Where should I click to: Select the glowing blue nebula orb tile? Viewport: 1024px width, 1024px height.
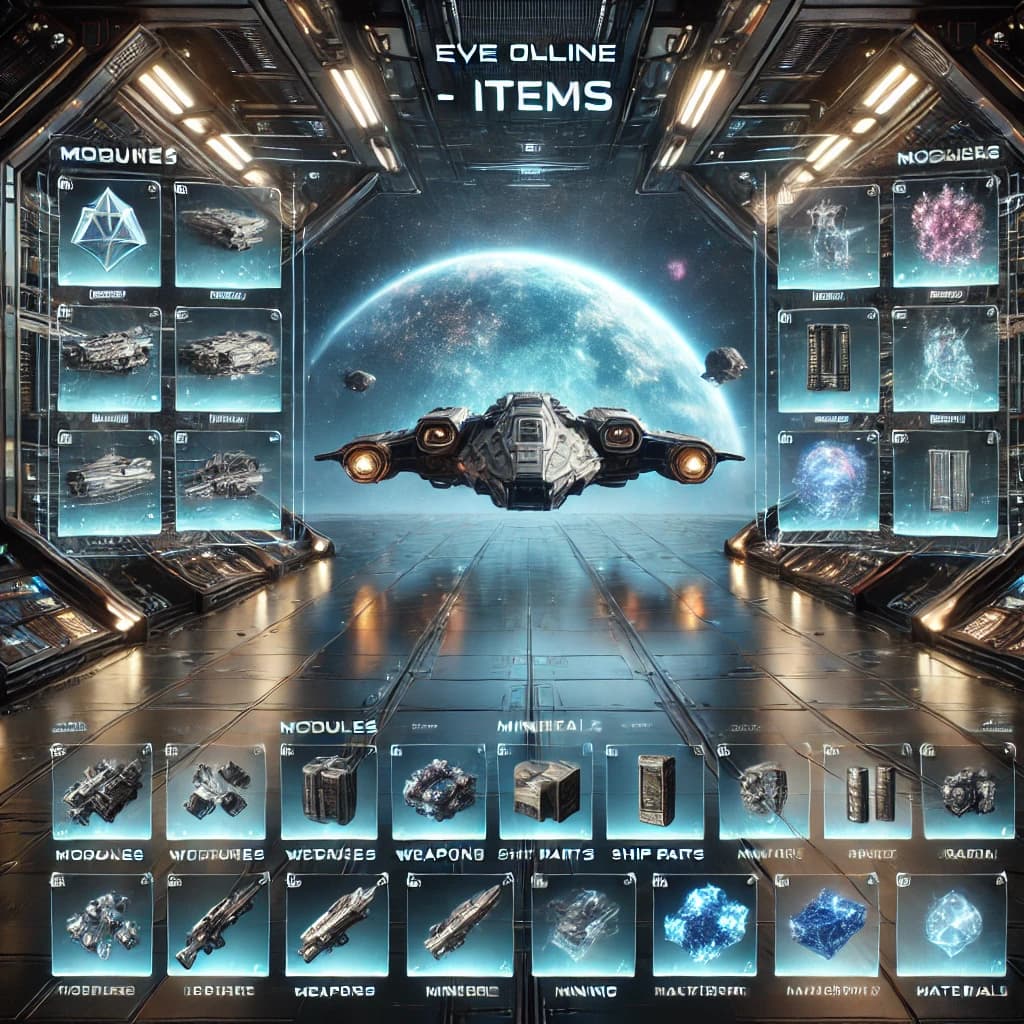829,480
